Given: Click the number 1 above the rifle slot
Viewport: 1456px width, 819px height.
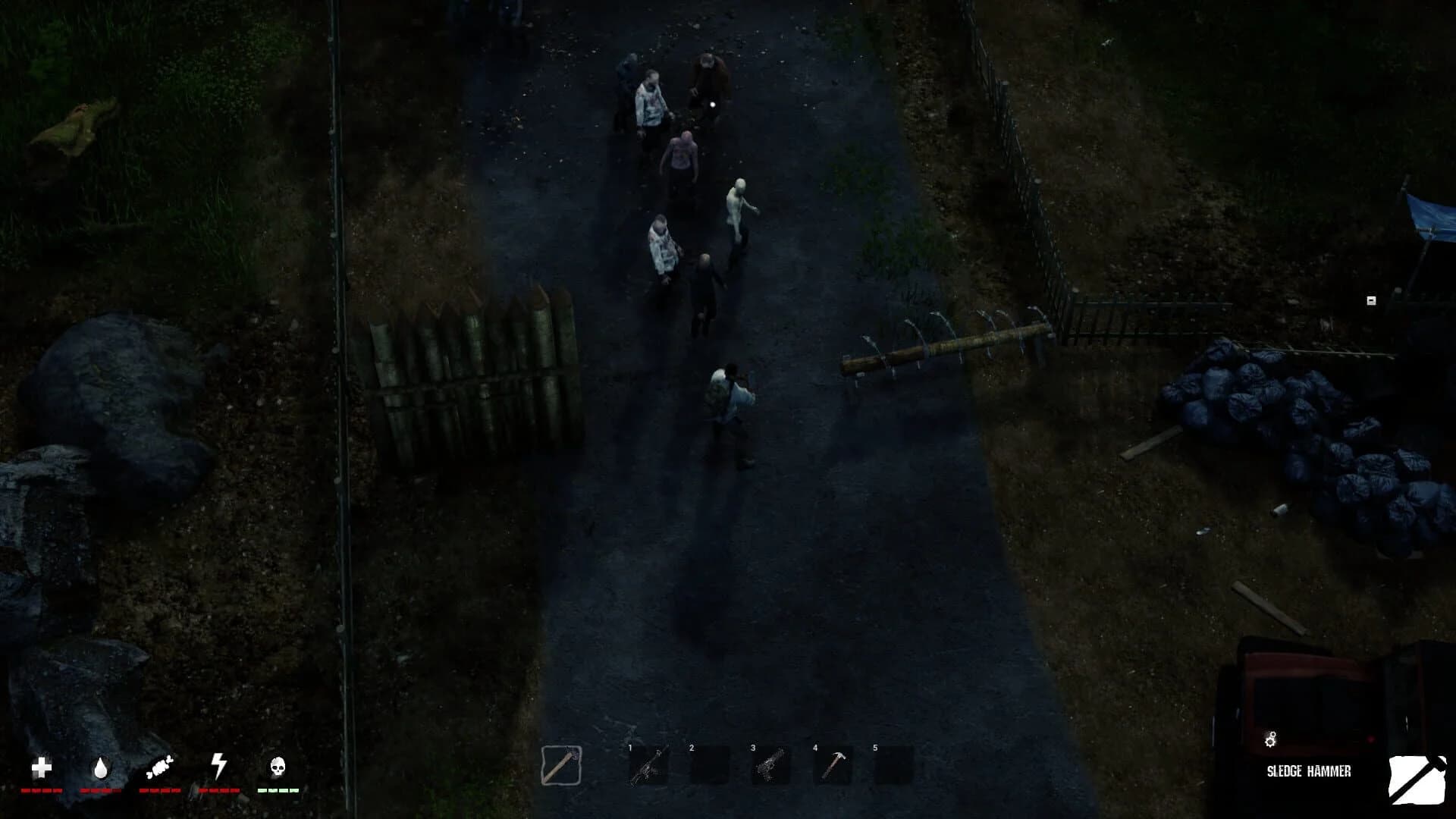Looking at the screenshot, I should coord(630,747).
